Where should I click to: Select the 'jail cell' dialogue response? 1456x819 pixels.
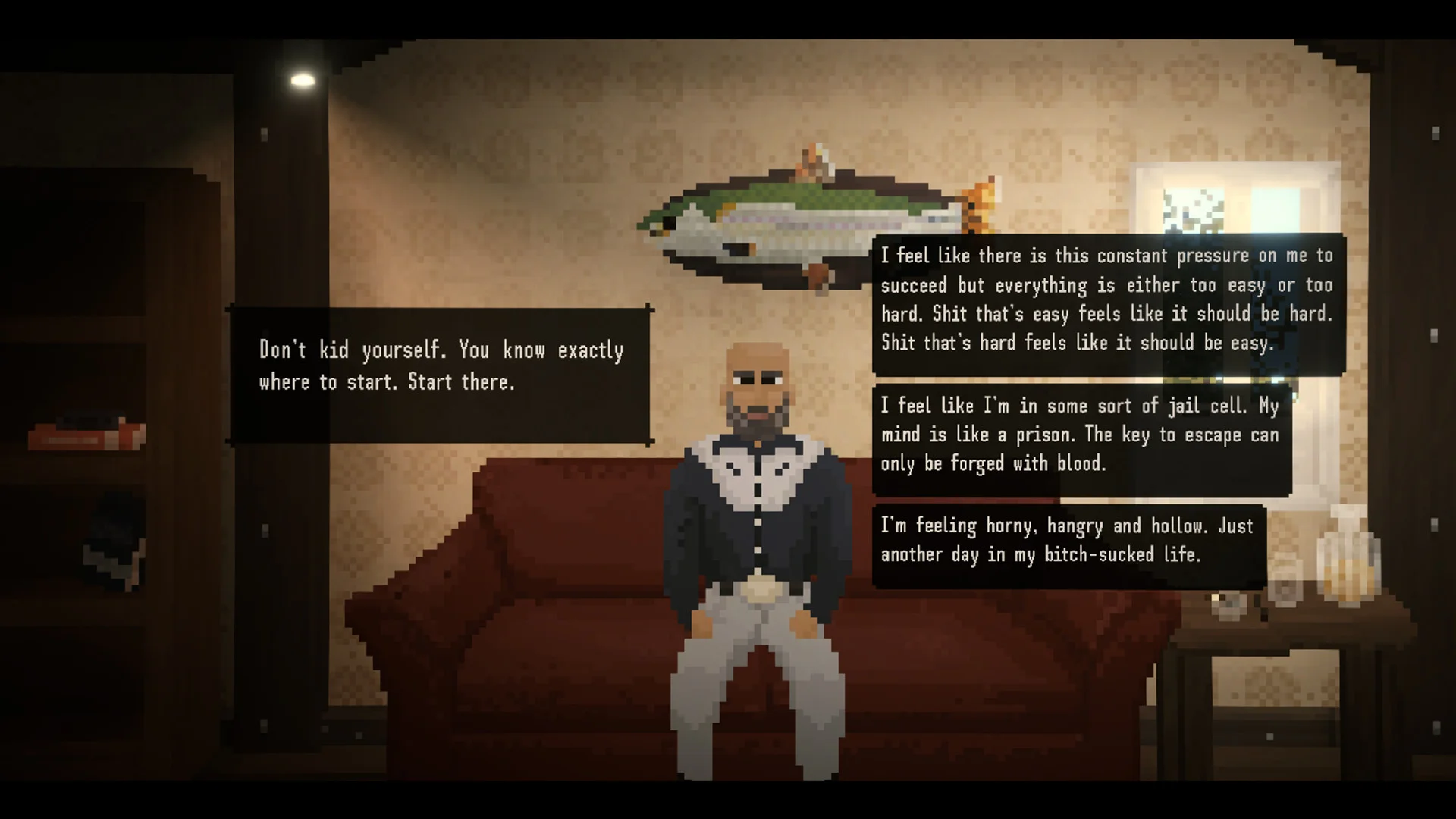[1081, 435]
